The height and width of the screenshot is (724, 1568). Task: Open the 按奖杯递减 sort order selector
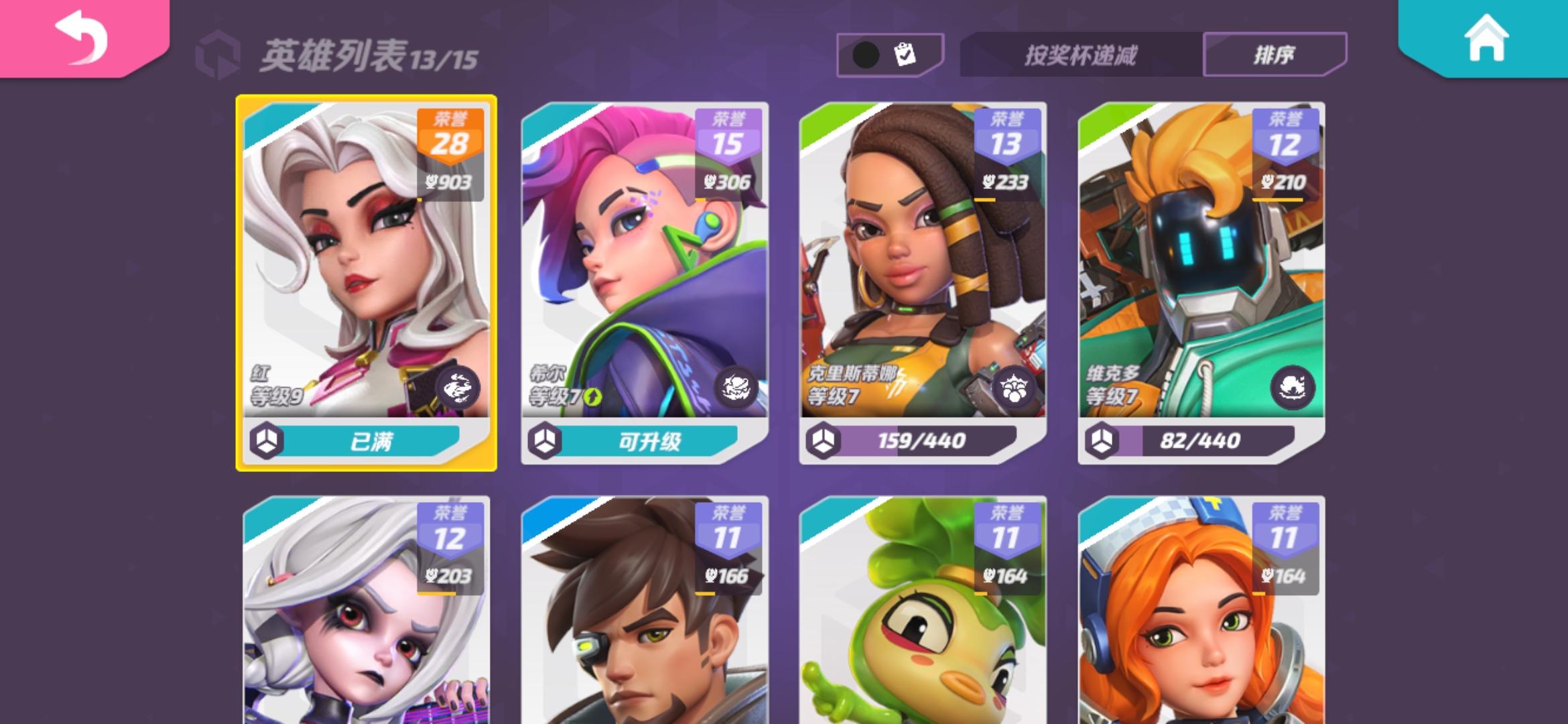coord(1079,53)
